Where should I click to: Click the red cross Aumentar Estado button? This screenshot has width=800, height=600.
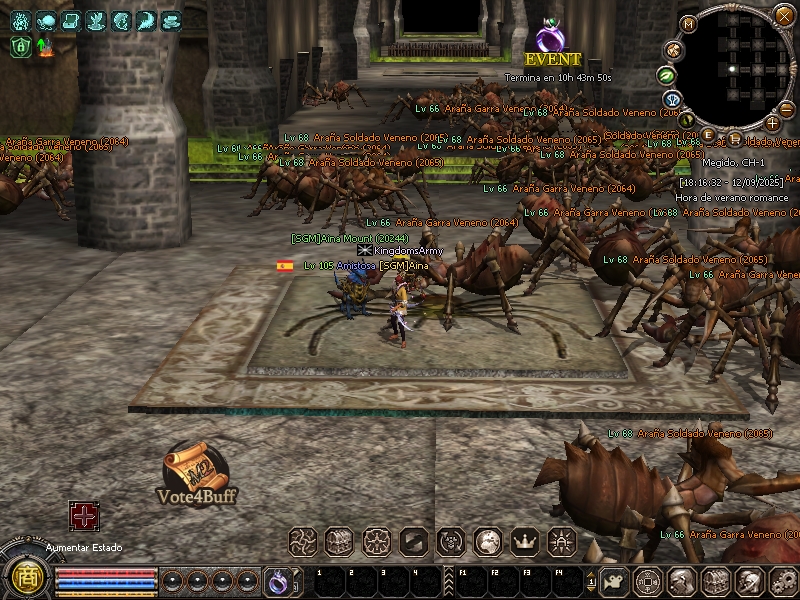[x=83, y=516]
